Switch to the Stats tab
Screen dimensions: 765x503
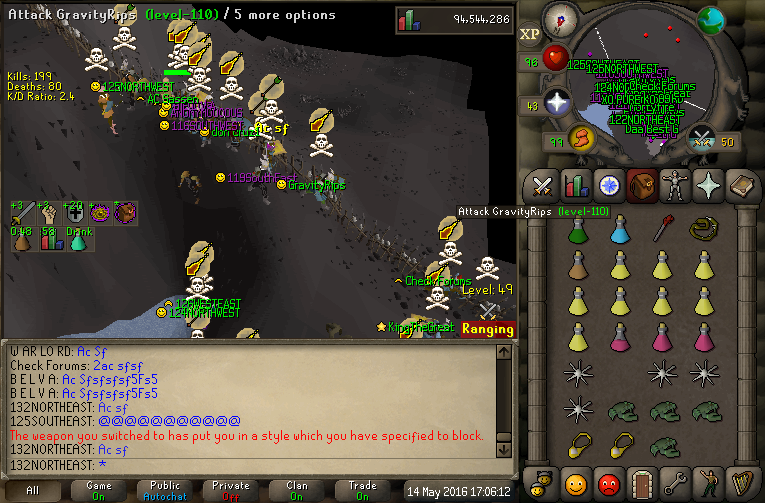click(x=575, y=186)
